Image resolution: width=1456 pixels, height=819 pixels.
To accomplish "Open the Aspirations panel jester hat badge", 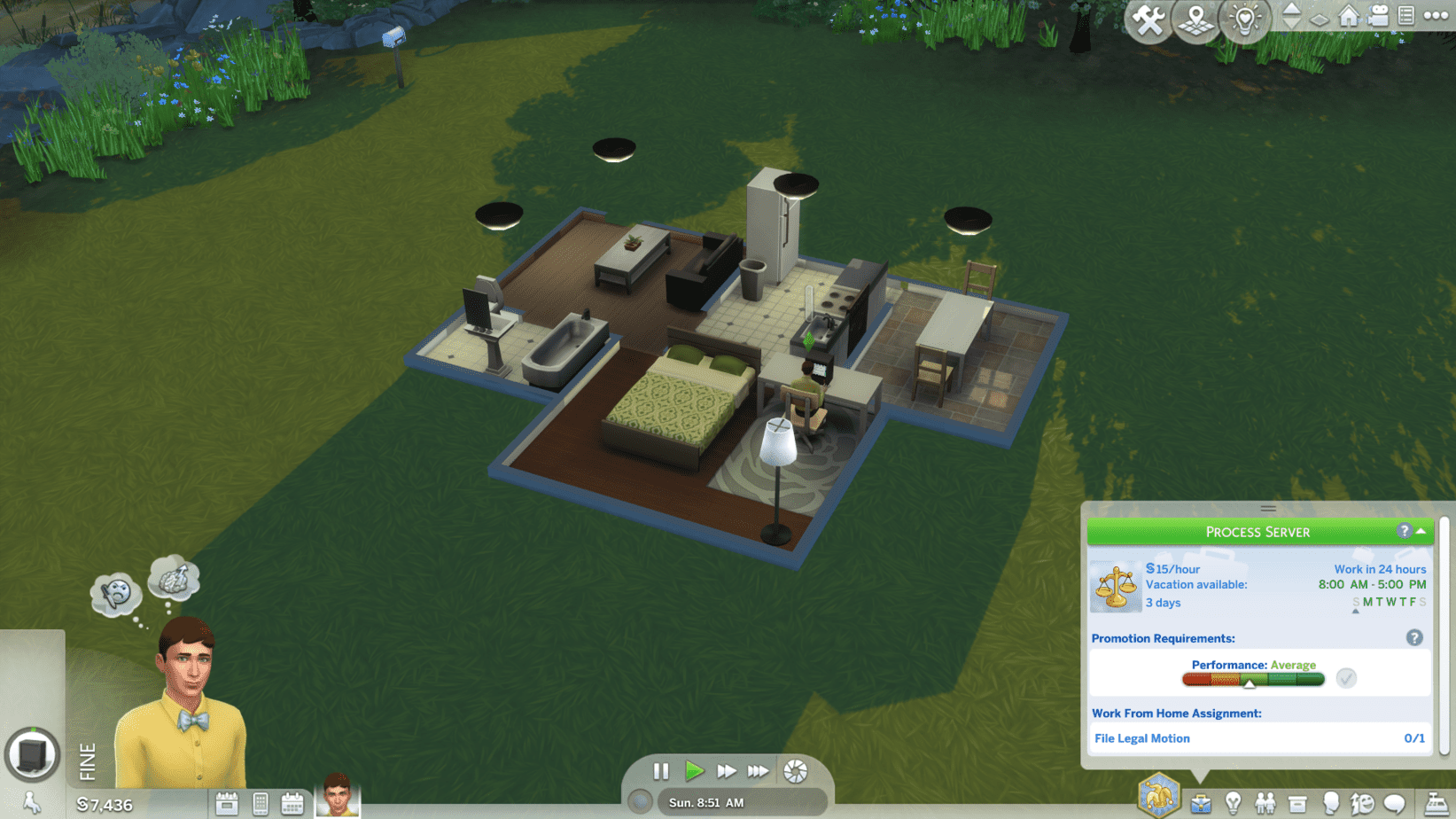I will coord(1158,795).
